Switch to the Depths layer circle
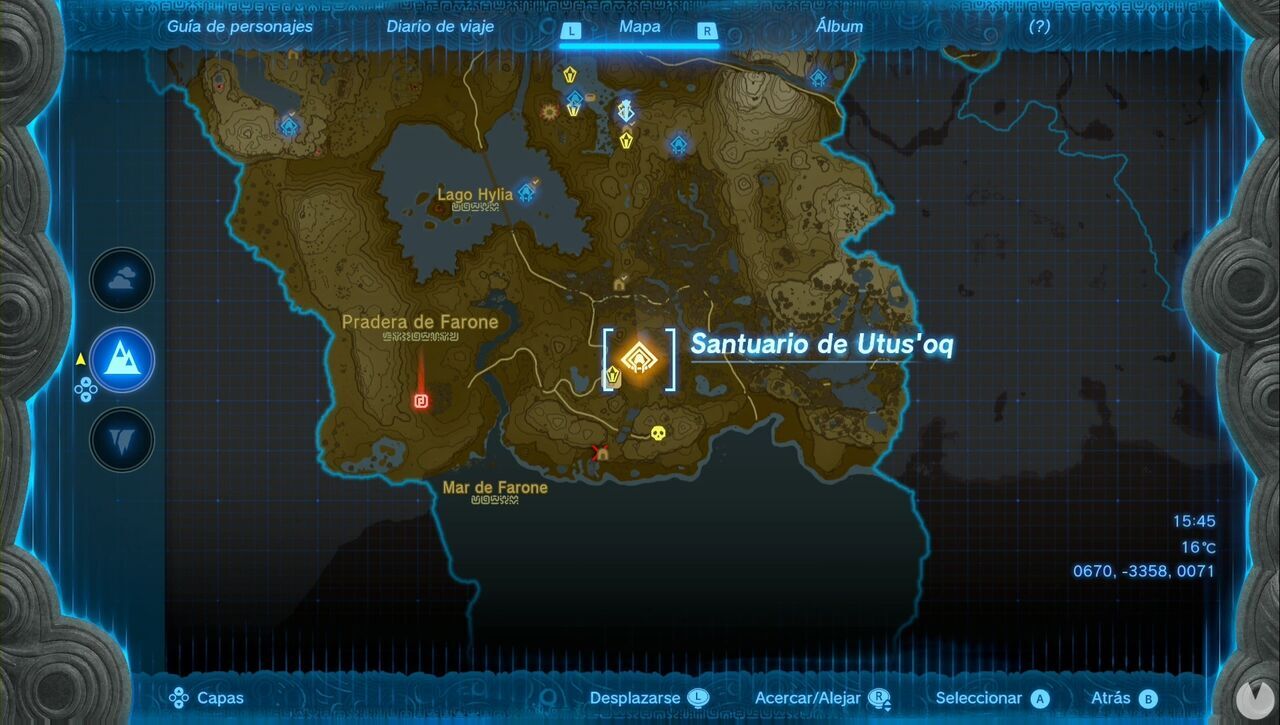 tap(120, 440)
